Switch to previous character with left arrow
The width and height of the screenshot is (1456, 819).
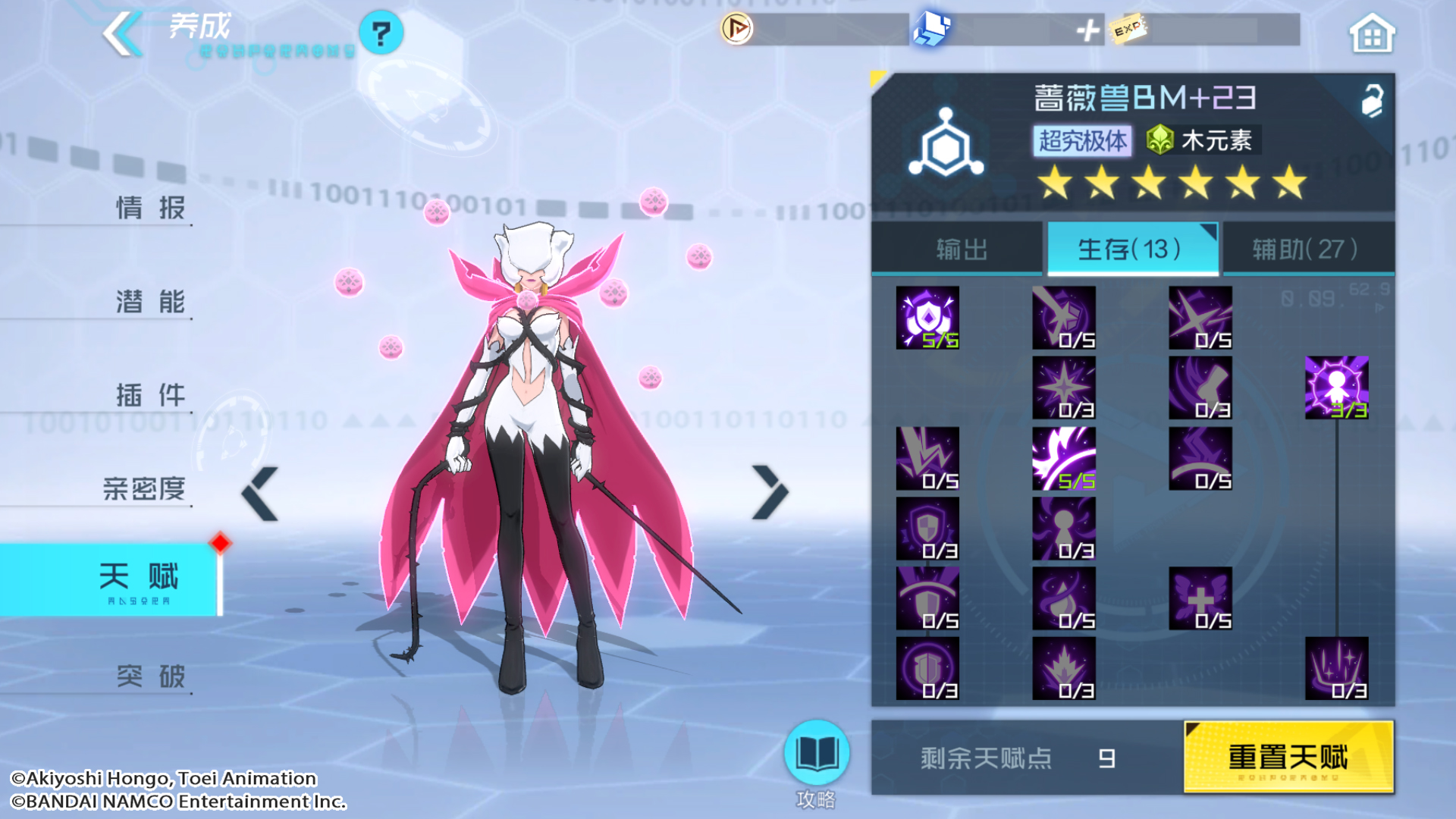pyautogui.click(x=260, y=494)
